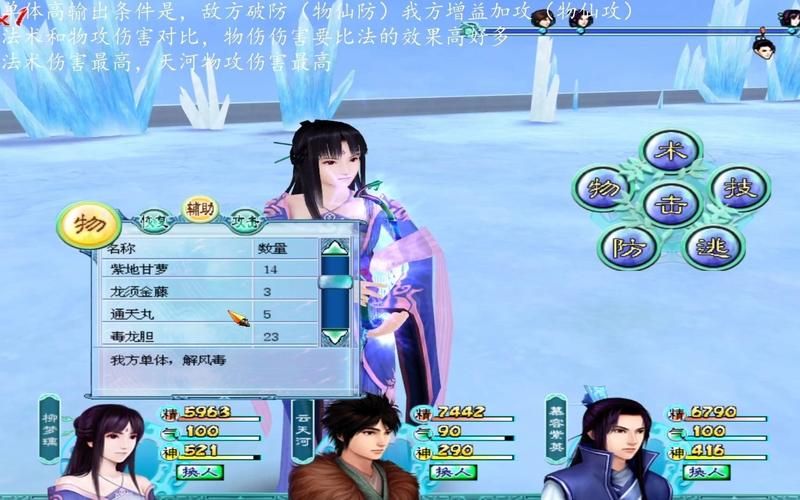Click the item list's up arrow
This screenshot has width=800, height=500.
tap(335, 247)
